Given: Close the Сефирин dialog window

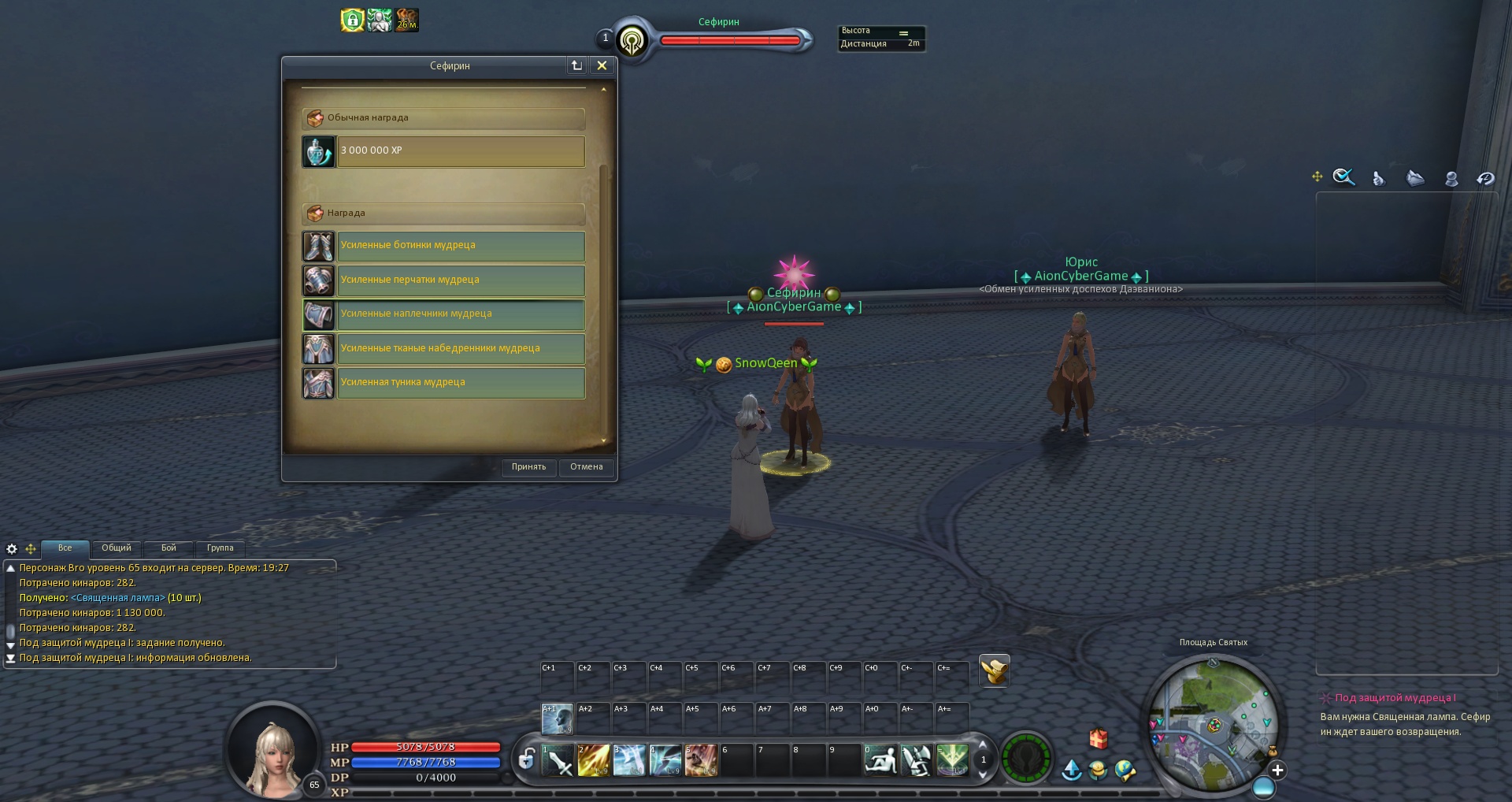Looking at the screenshot, I should tap(602, 66).
